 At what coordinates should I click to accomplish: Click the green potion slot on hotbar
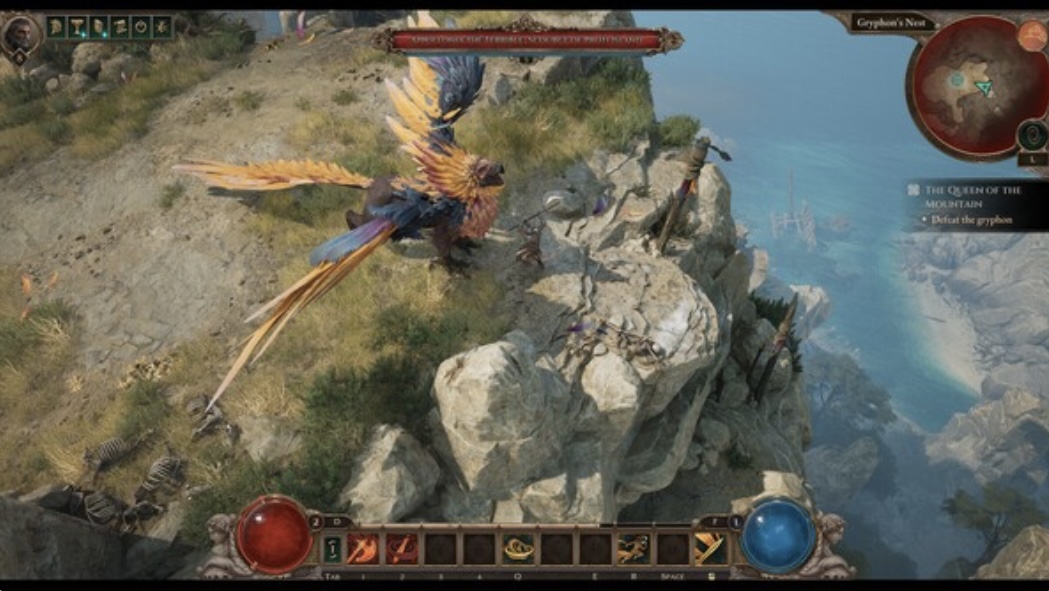coord(331,548)
